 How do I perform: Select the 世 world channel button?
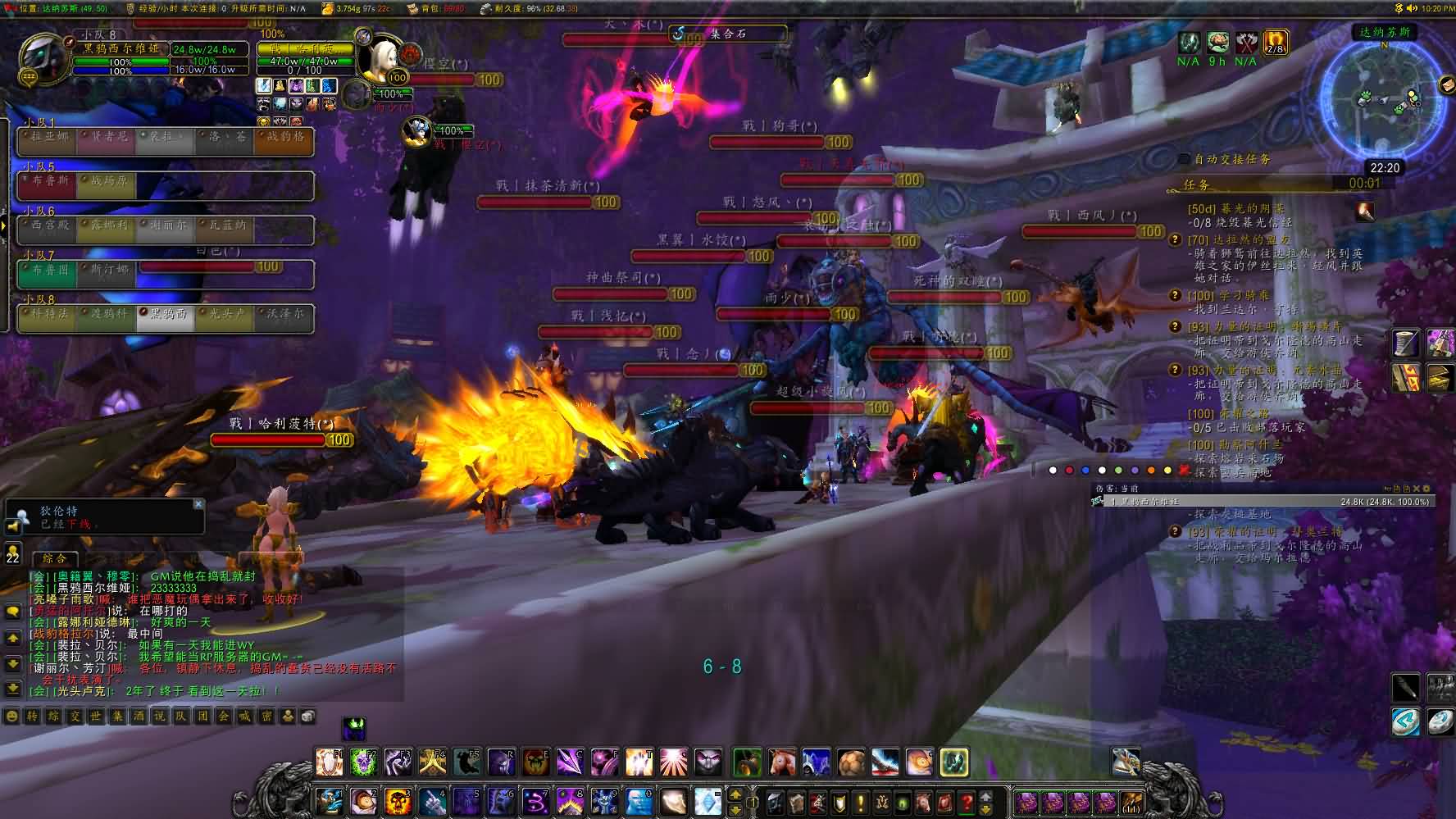97,717
